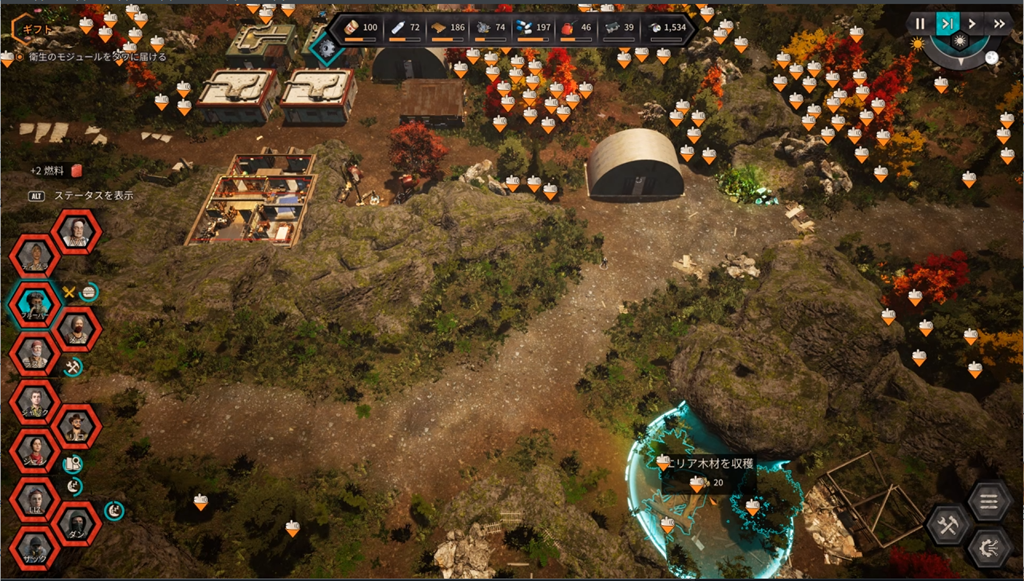Pause the game speed
1024x581 pixels.
tap(920, 23)
